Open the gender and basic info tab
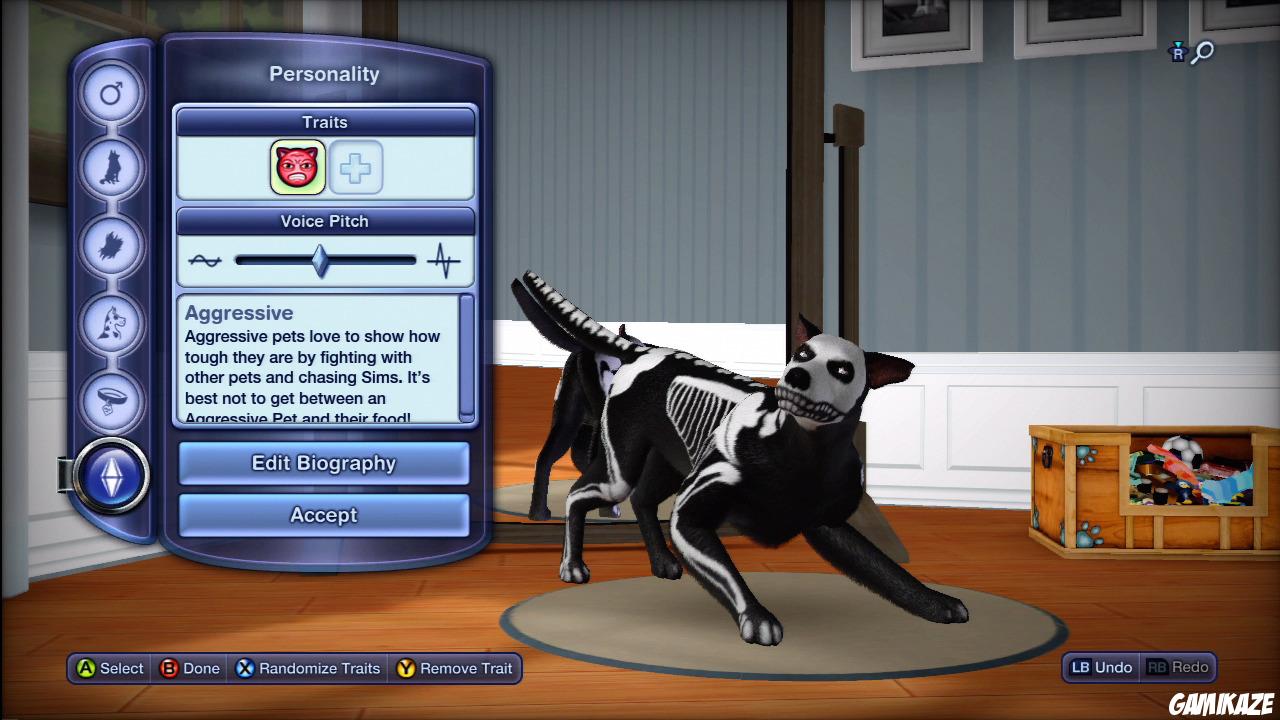The height and width of the screenshot is (720, 1280). pos(111,91)
